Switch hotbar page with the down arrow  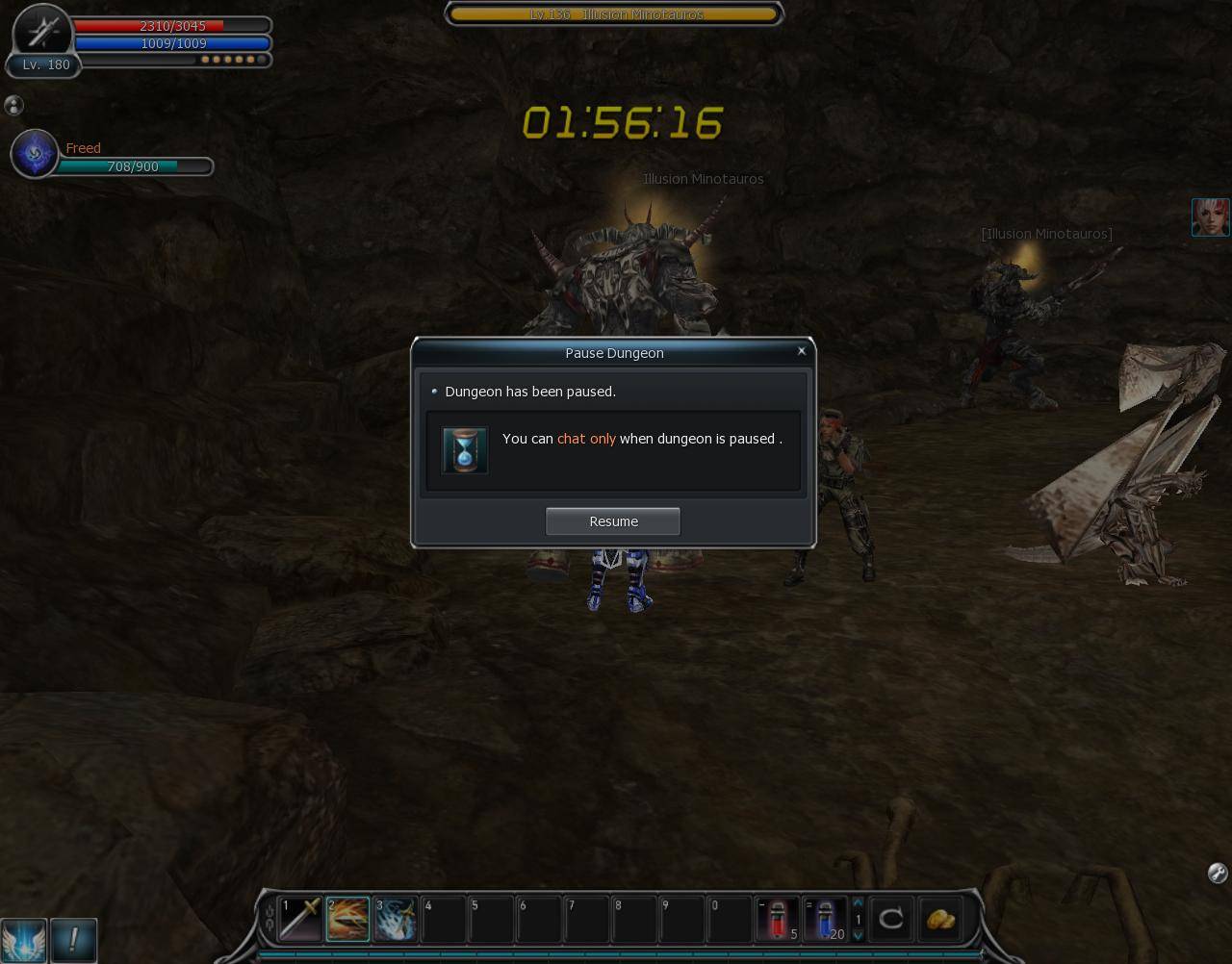[858, 935]
